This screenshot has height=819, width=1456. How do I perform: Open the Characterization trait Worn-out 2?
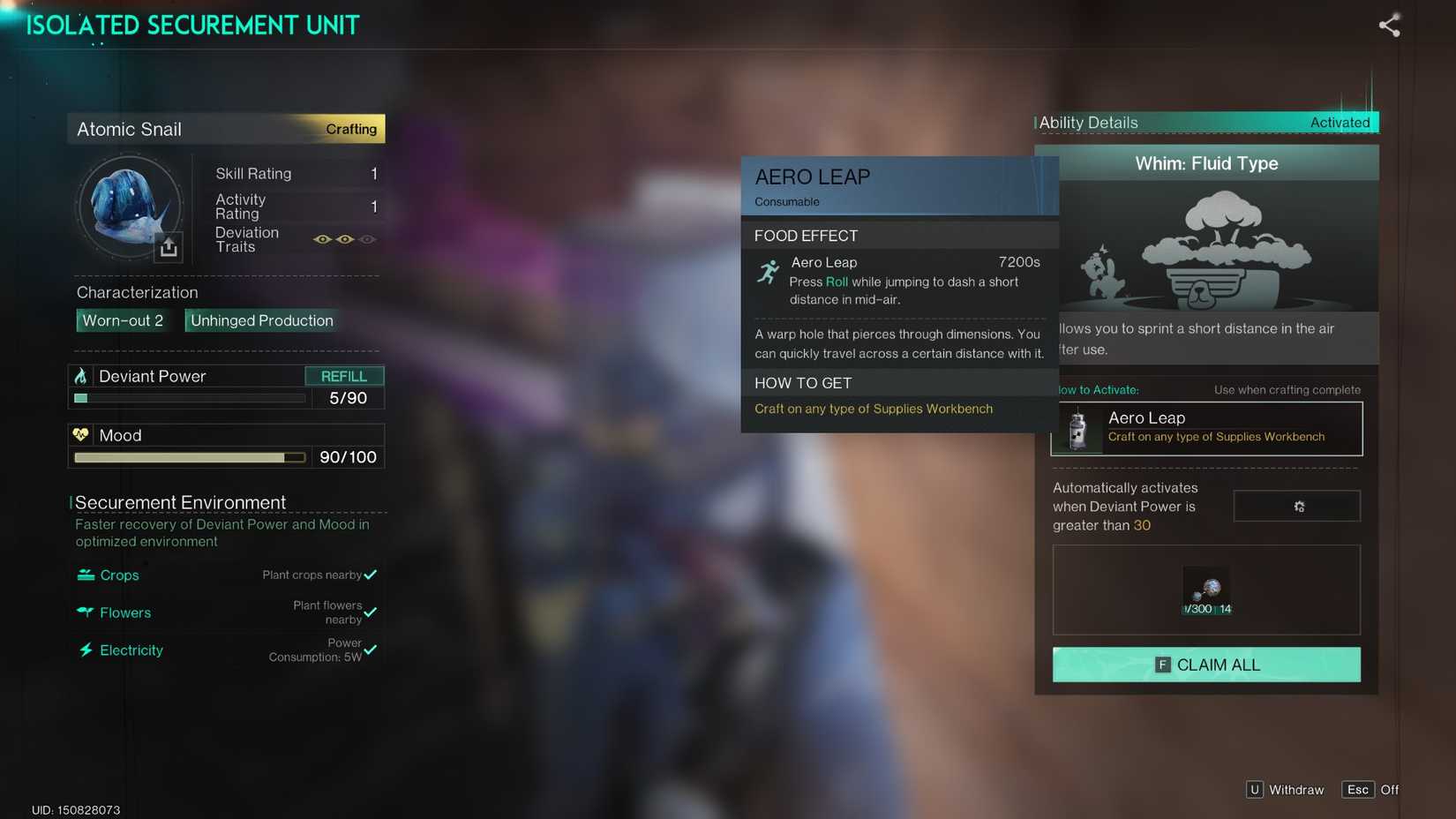click(x=123, y=320)
